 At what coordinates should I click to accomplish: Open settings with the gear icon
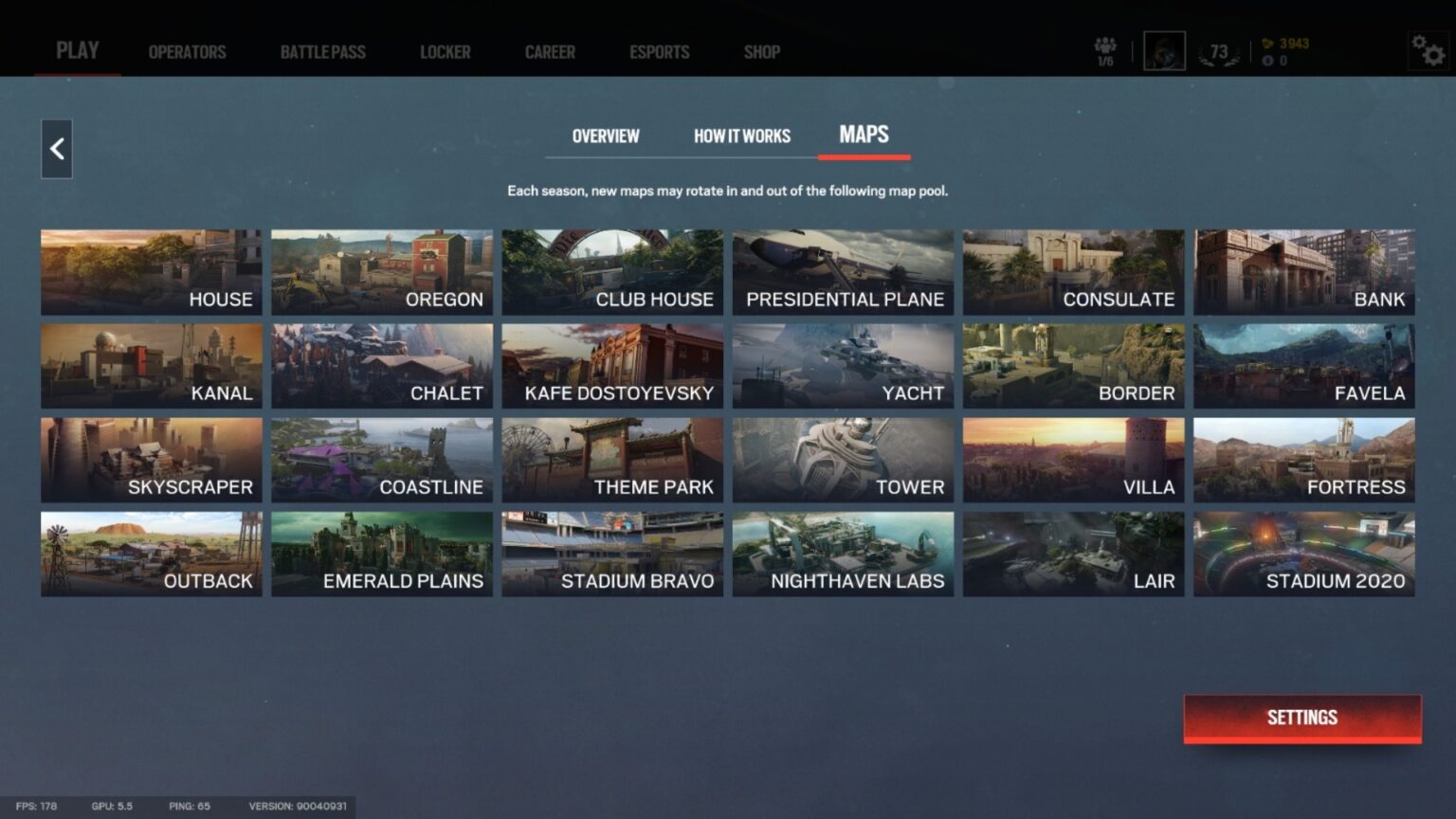click(1429, 52)
